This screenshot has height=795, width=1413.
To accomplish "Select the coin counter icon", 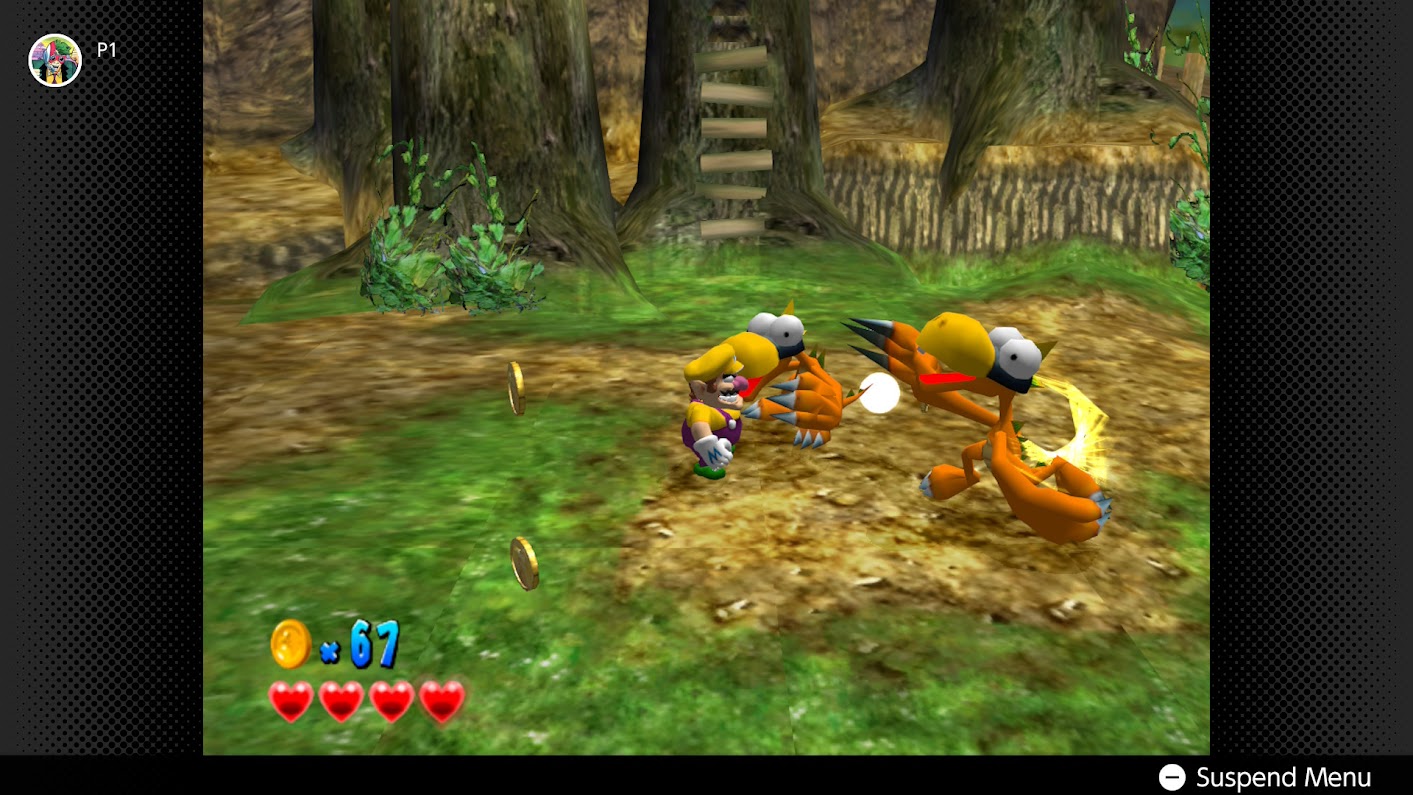I will tap(290, 644).
